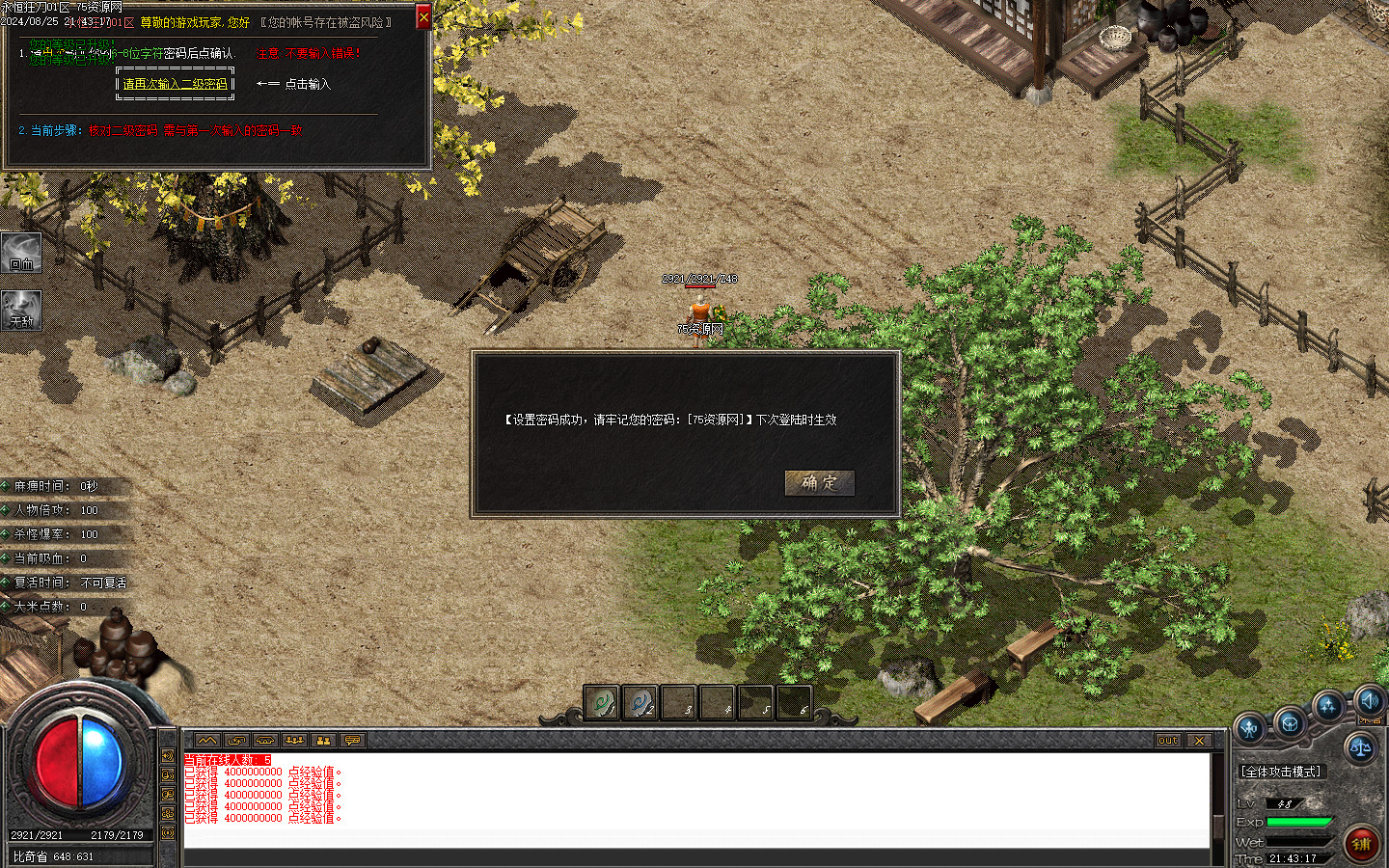This screenshot has height=868, width=1389.
Task: Open the speech bubble chat button
Action: [352, 741]
